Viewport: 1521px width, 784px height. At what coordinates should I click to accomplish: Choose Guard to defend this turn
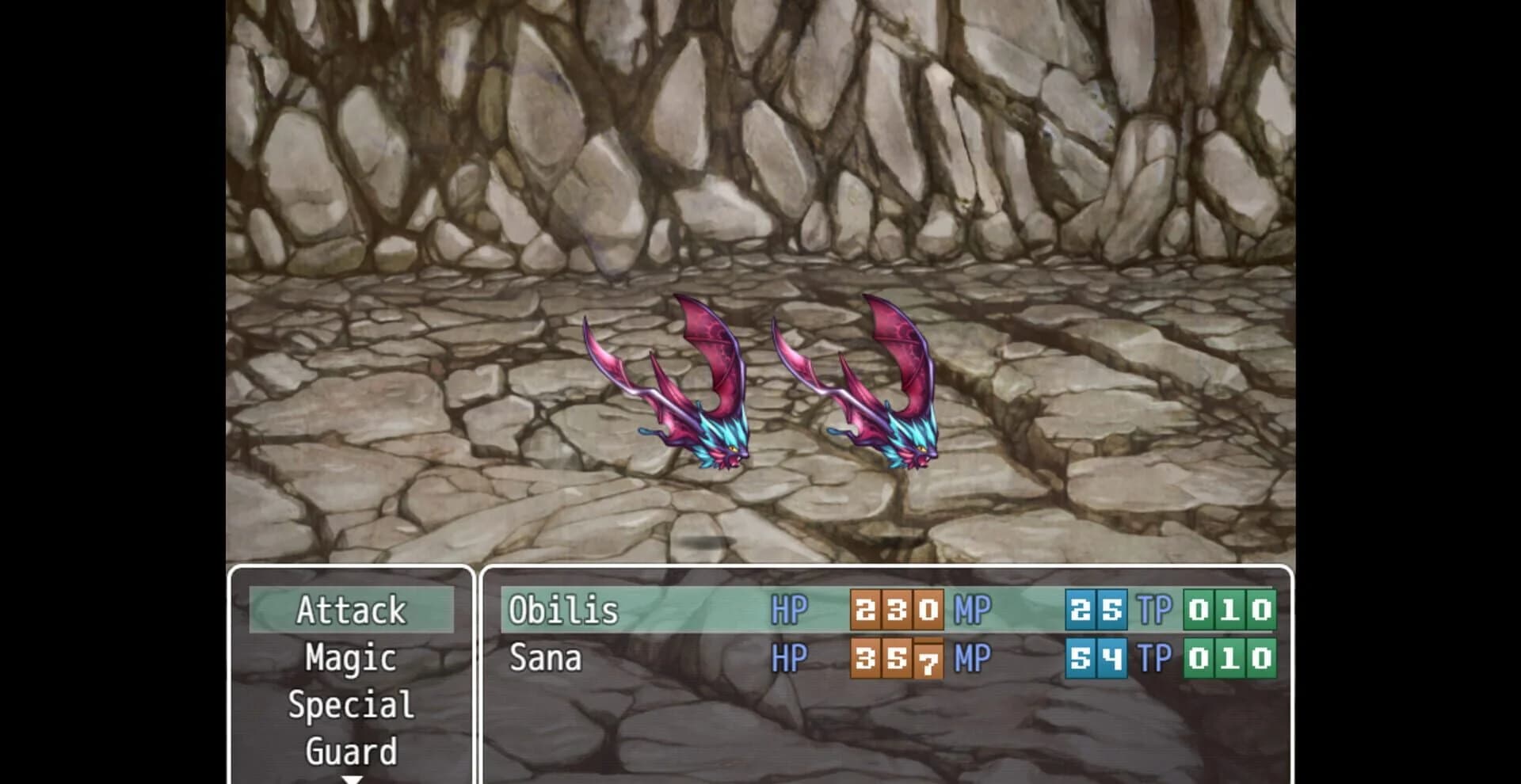coord(351,749)
